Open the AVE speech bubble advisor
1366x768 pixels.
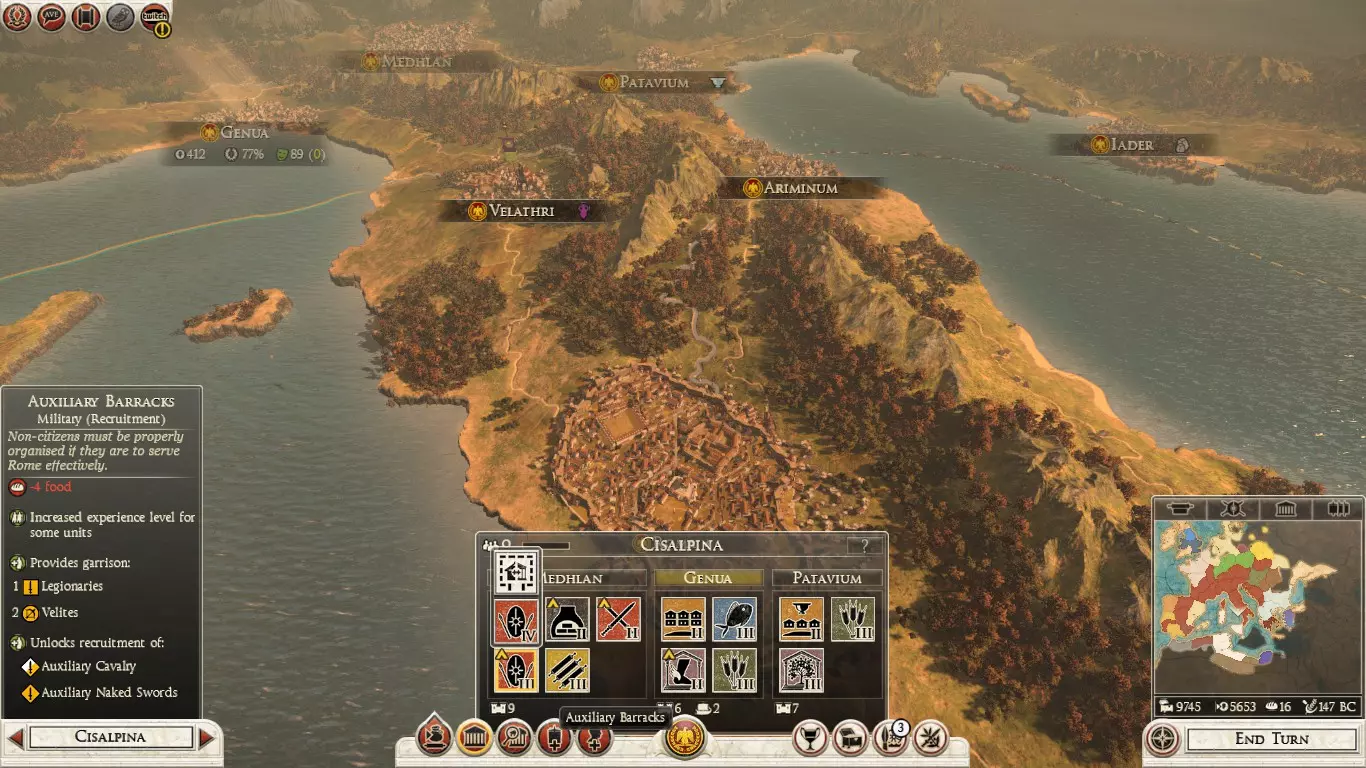51,17
